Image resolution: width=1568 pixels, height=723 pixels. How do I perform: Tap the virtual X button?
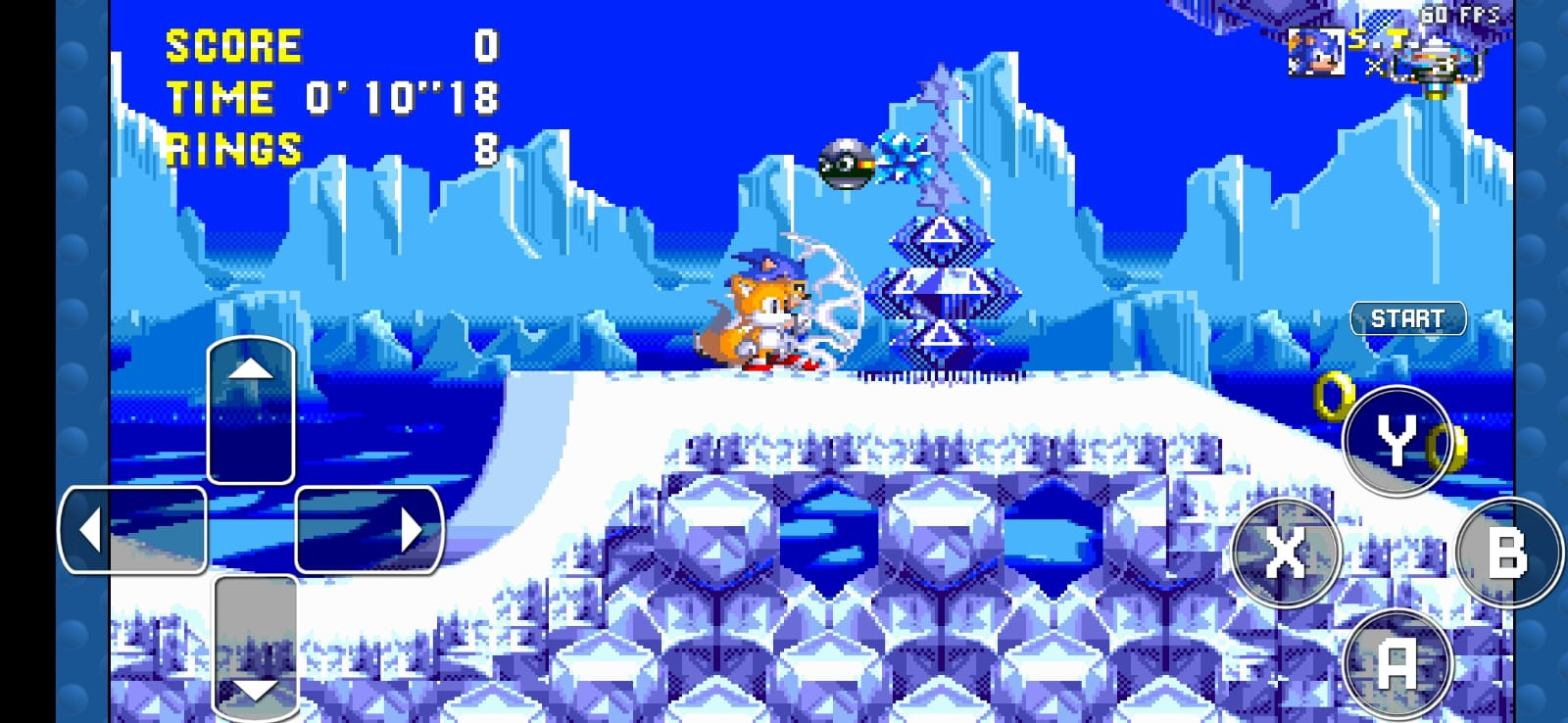[1285, 552]
